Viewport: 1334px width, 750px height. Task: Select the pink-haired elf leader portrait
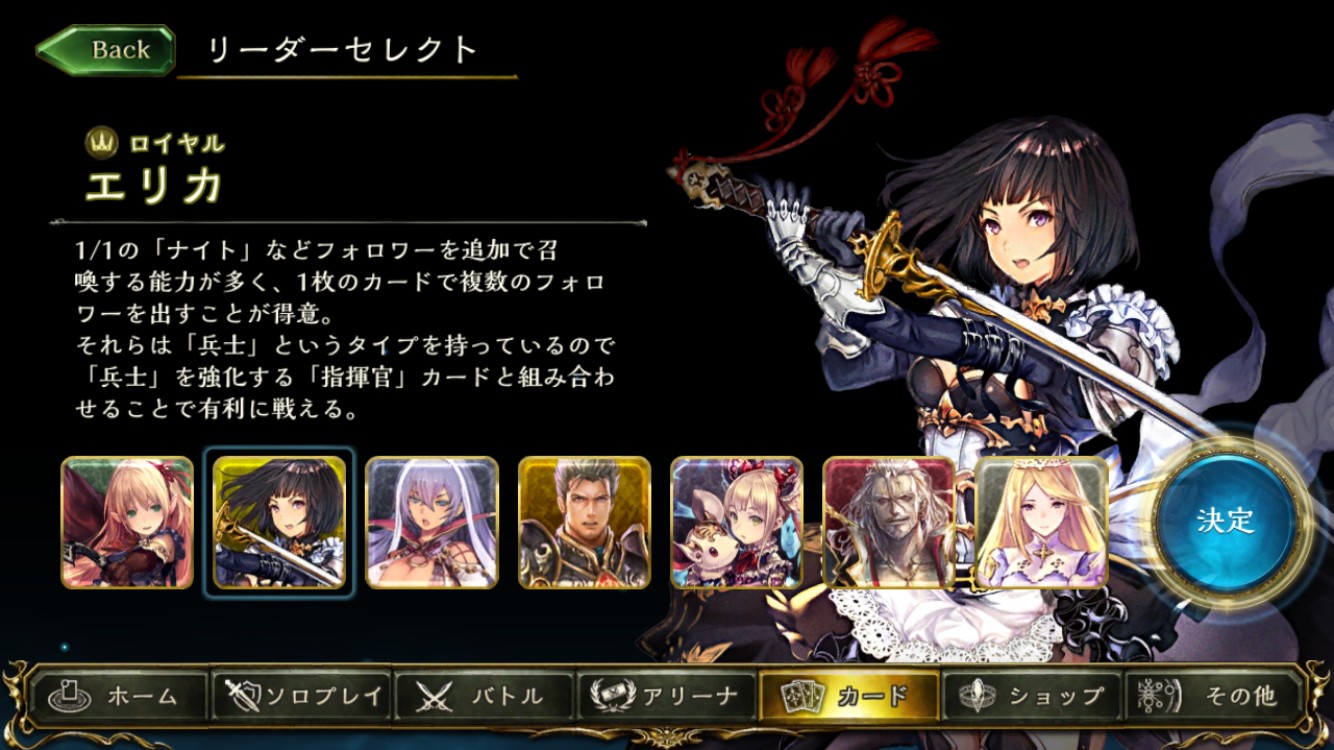[127, 522]
